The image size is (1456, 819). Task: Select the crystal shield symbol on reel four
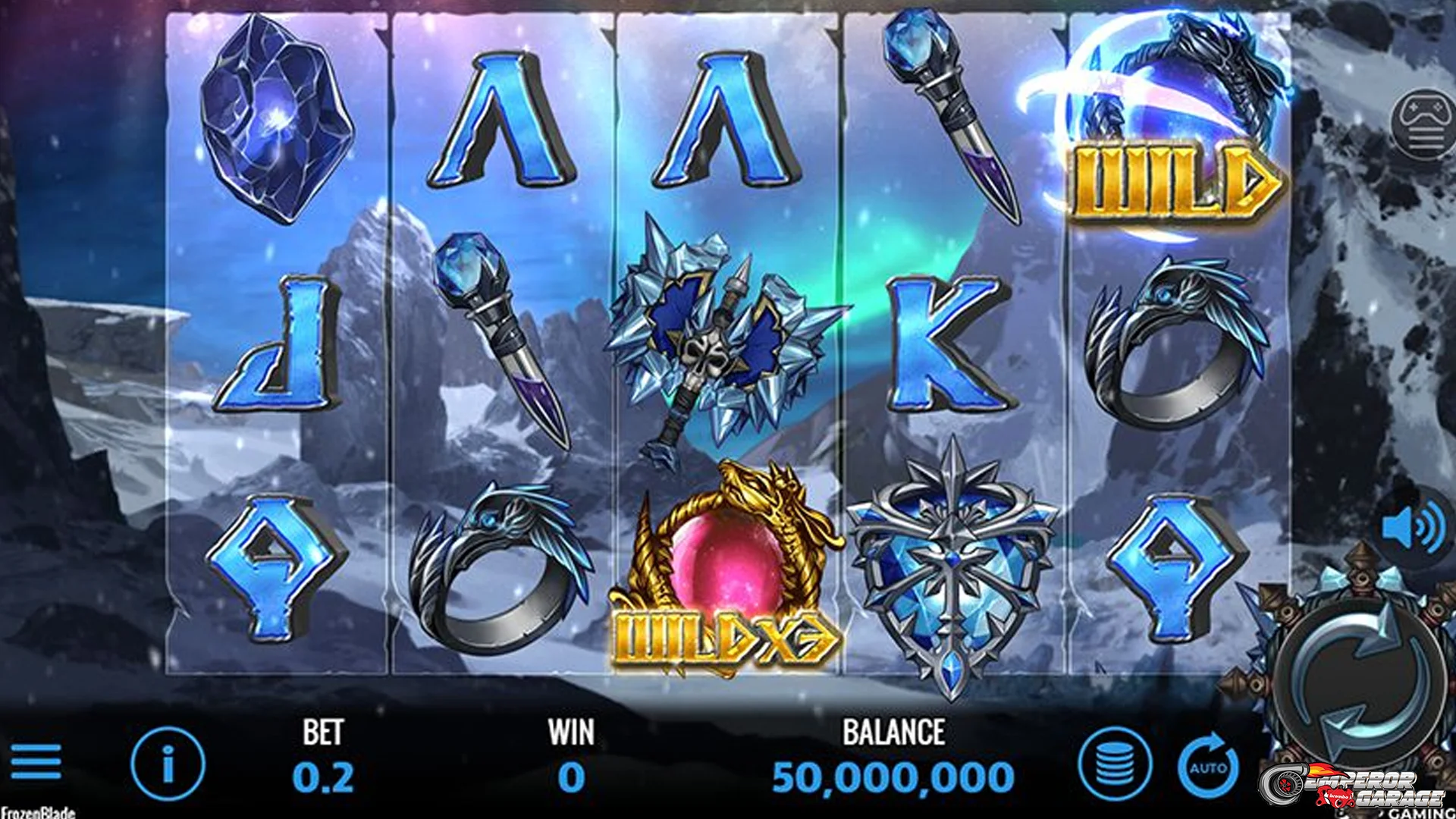(x=952, y=569)
